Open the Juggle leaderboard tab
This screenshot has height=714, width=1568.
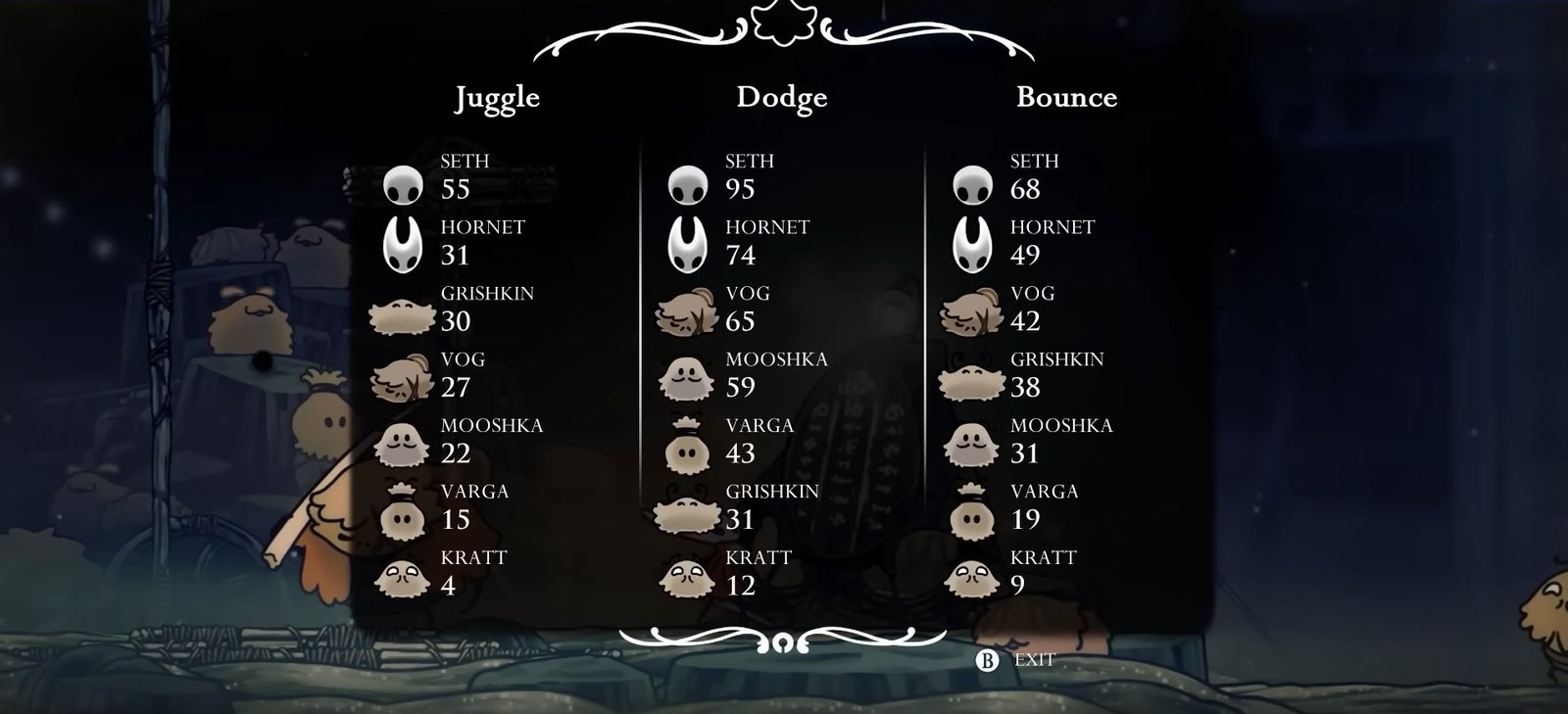496,97
